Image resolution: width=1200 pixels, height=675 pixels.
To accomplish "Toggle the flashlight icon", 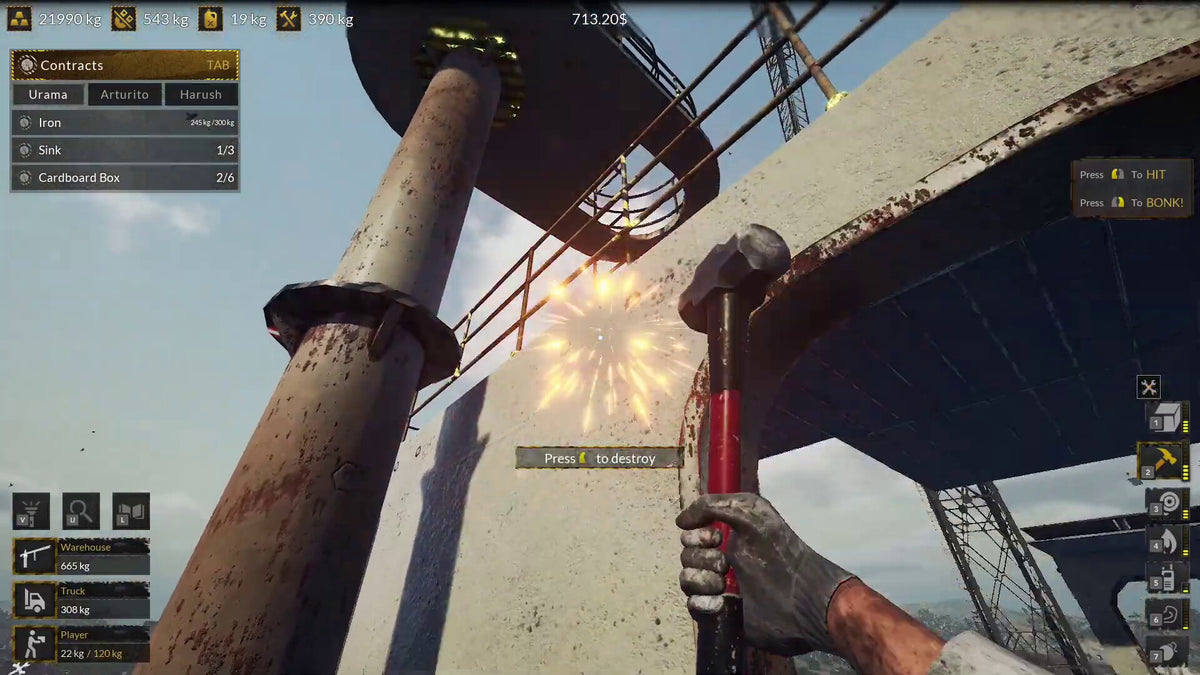I will (31, 511).
